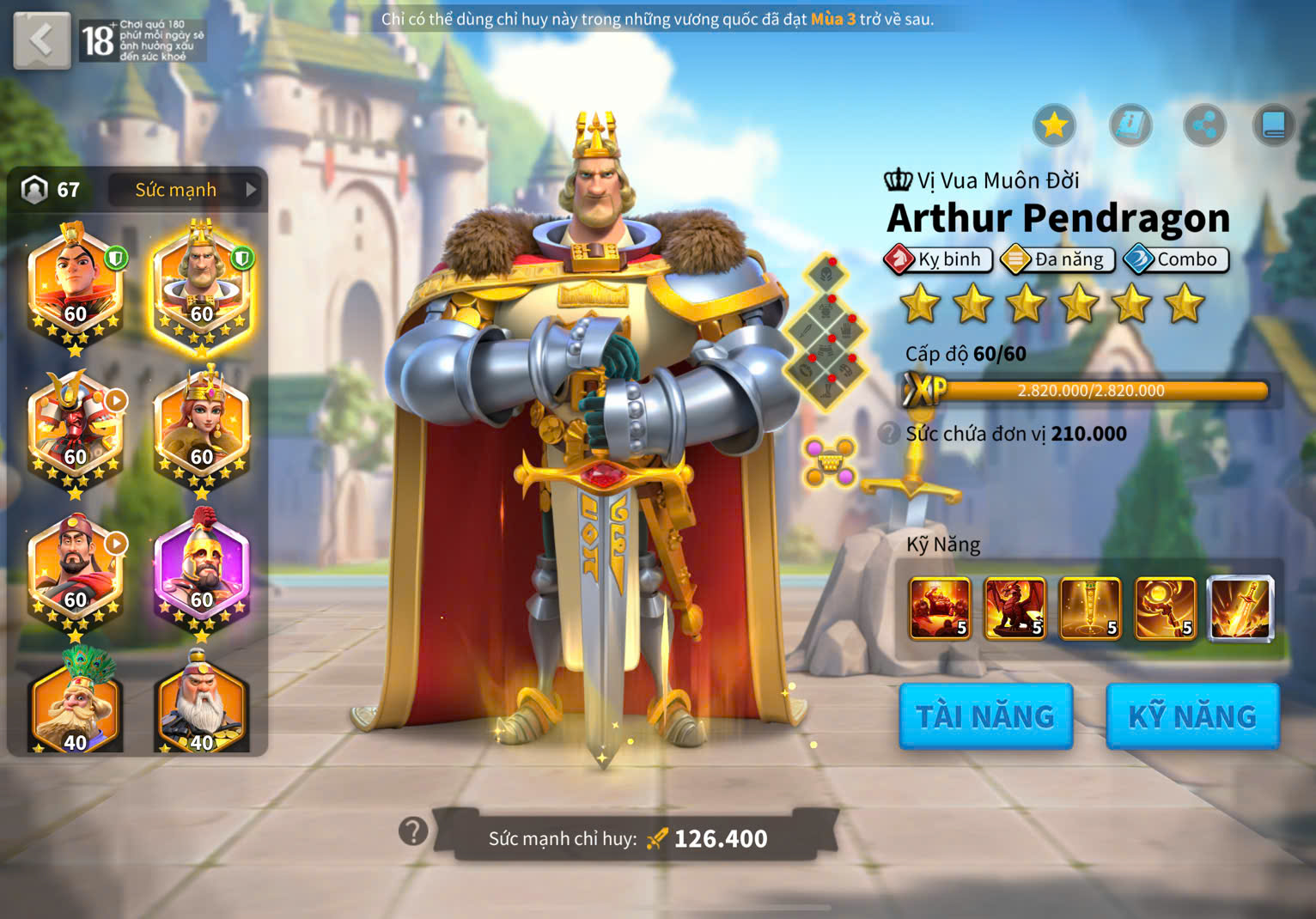Share the commander via share icon
This screenshot has width=1316, height=919.
tap(1204, 126)
